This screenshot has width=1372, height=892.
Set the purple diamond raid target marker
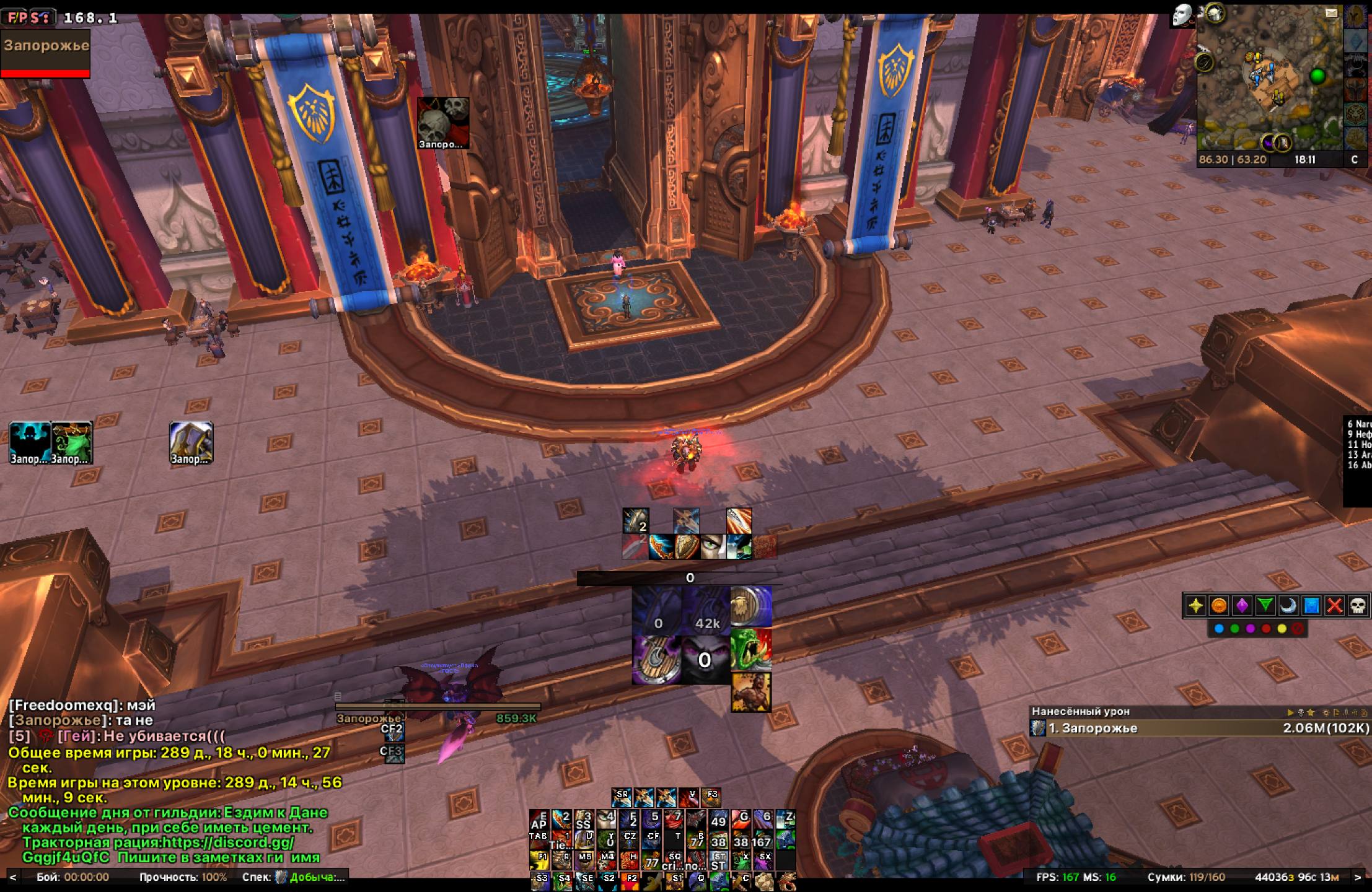tap(1242, 605)
